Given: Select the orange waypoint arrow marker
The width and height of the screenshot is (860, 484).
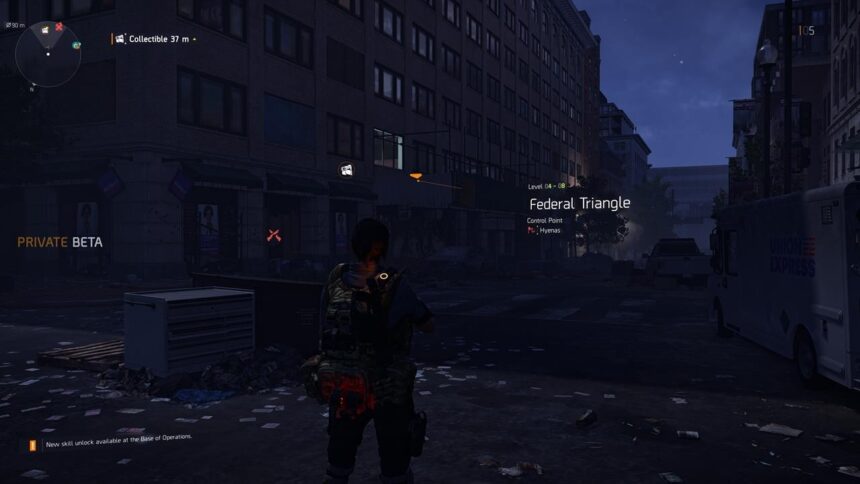Looking at the screenshot, I should (x=416, y=176).
